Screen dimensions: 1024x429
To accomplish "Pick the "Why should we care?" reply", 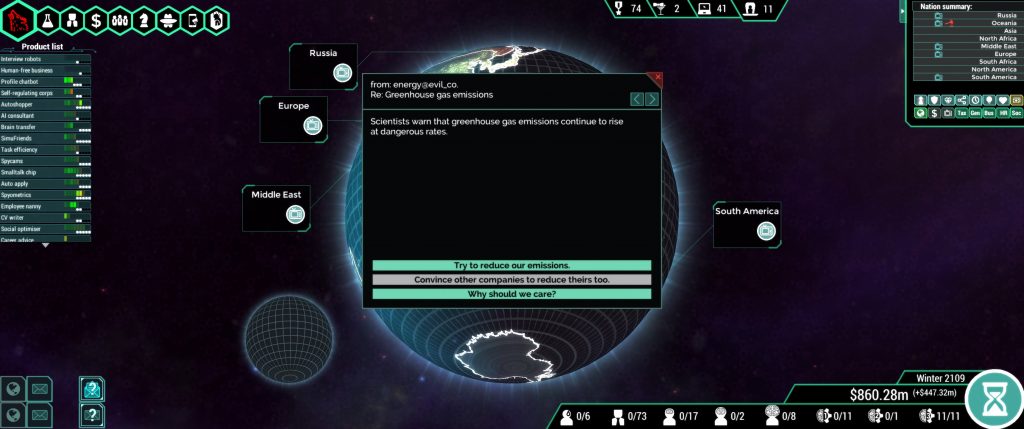I will (x=511, y=294).
